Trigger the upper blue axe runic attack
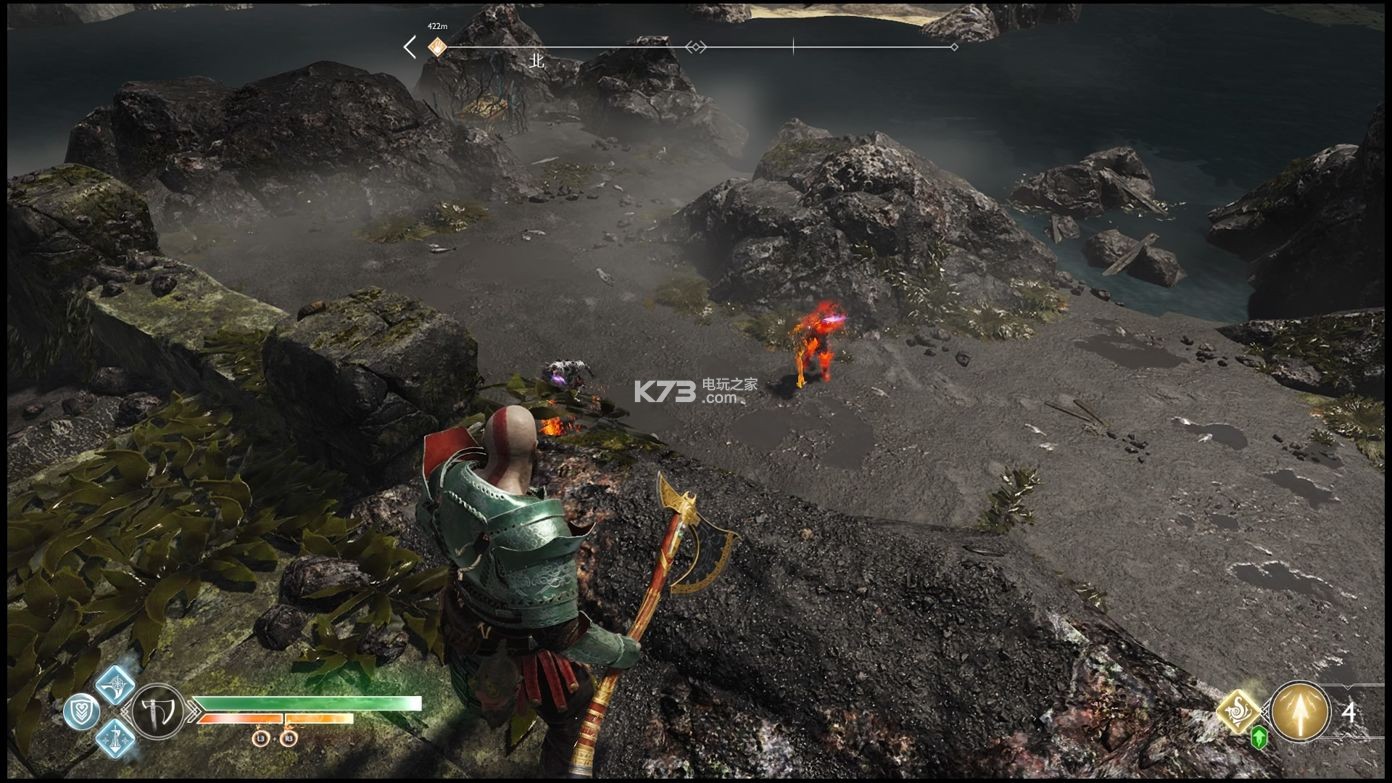 click(x=115, y=685)
